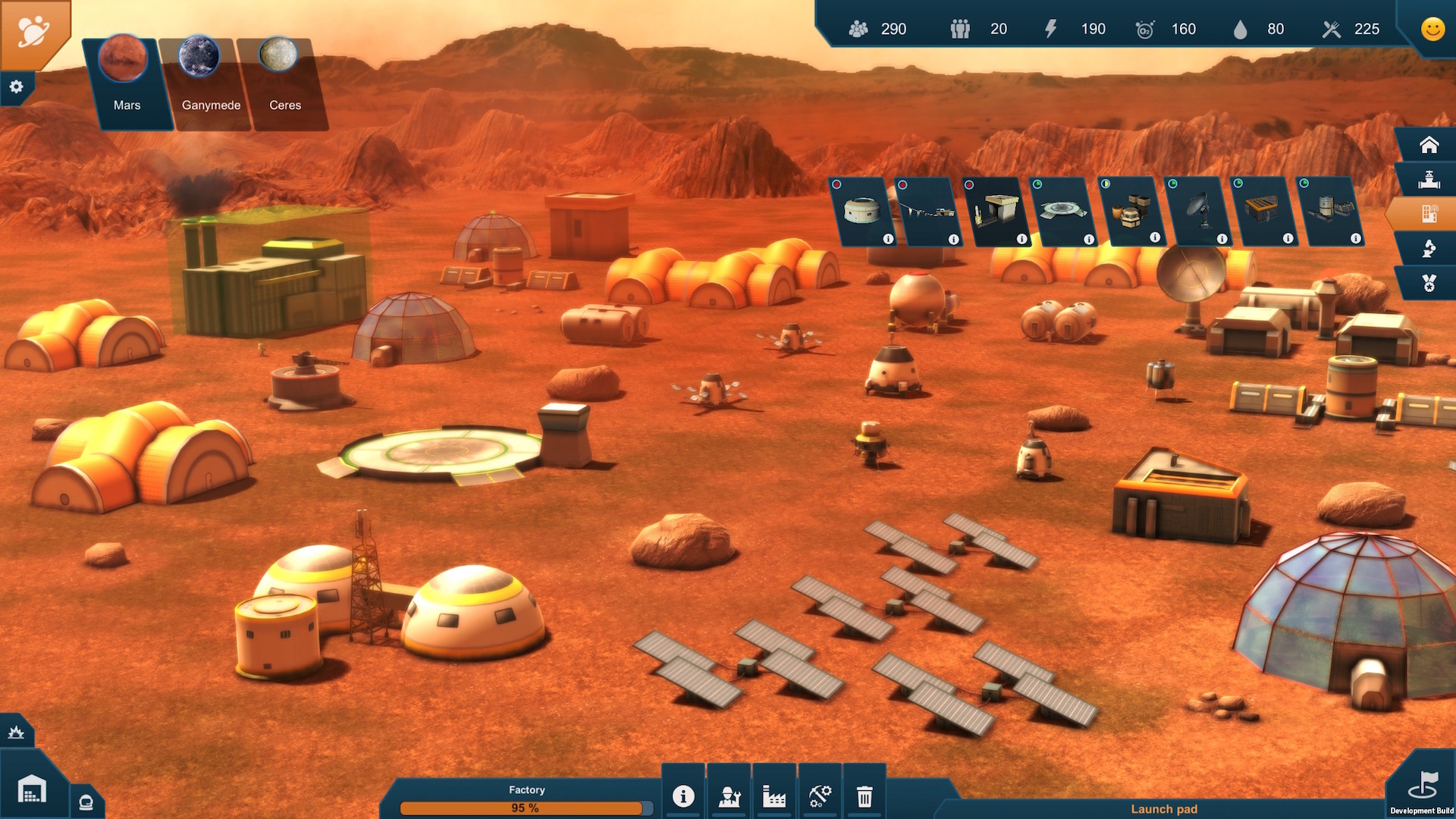Open the orange planet logo menu
The image size is (1456, 819).
coord(32,32)
